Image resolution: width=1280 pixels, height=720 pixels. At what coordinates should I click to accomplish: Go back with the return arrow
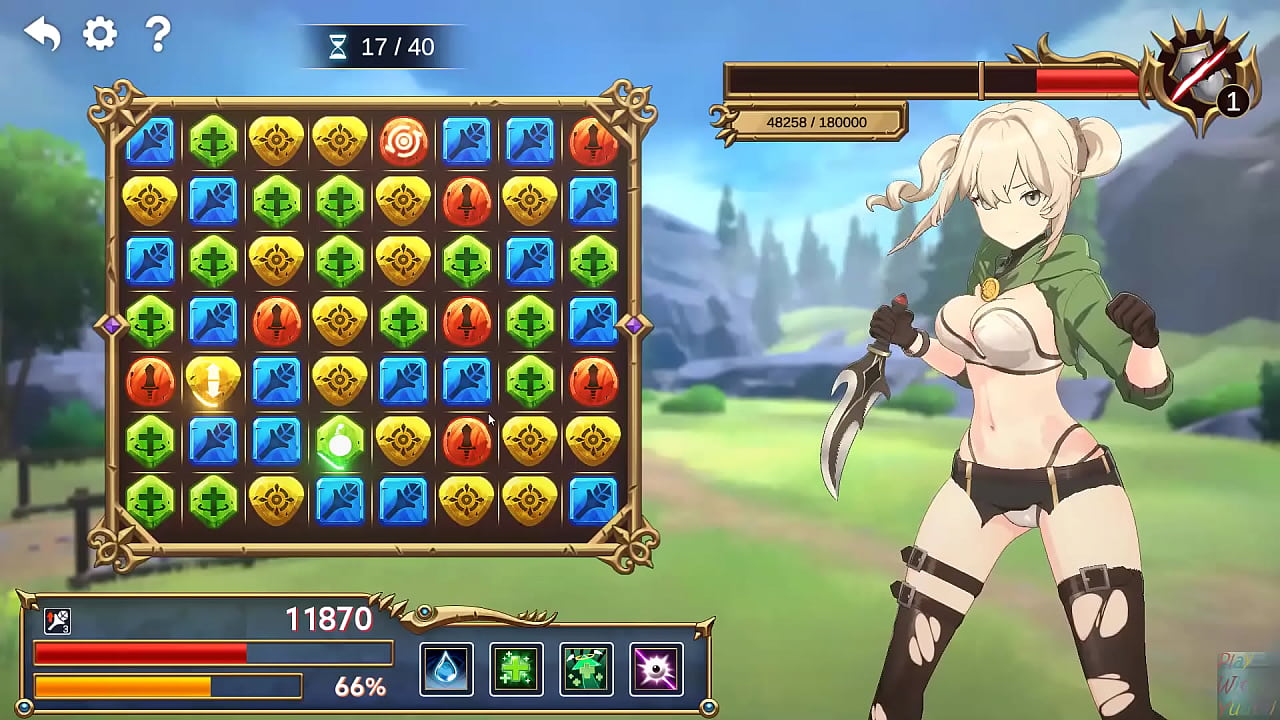pos(43,35)
